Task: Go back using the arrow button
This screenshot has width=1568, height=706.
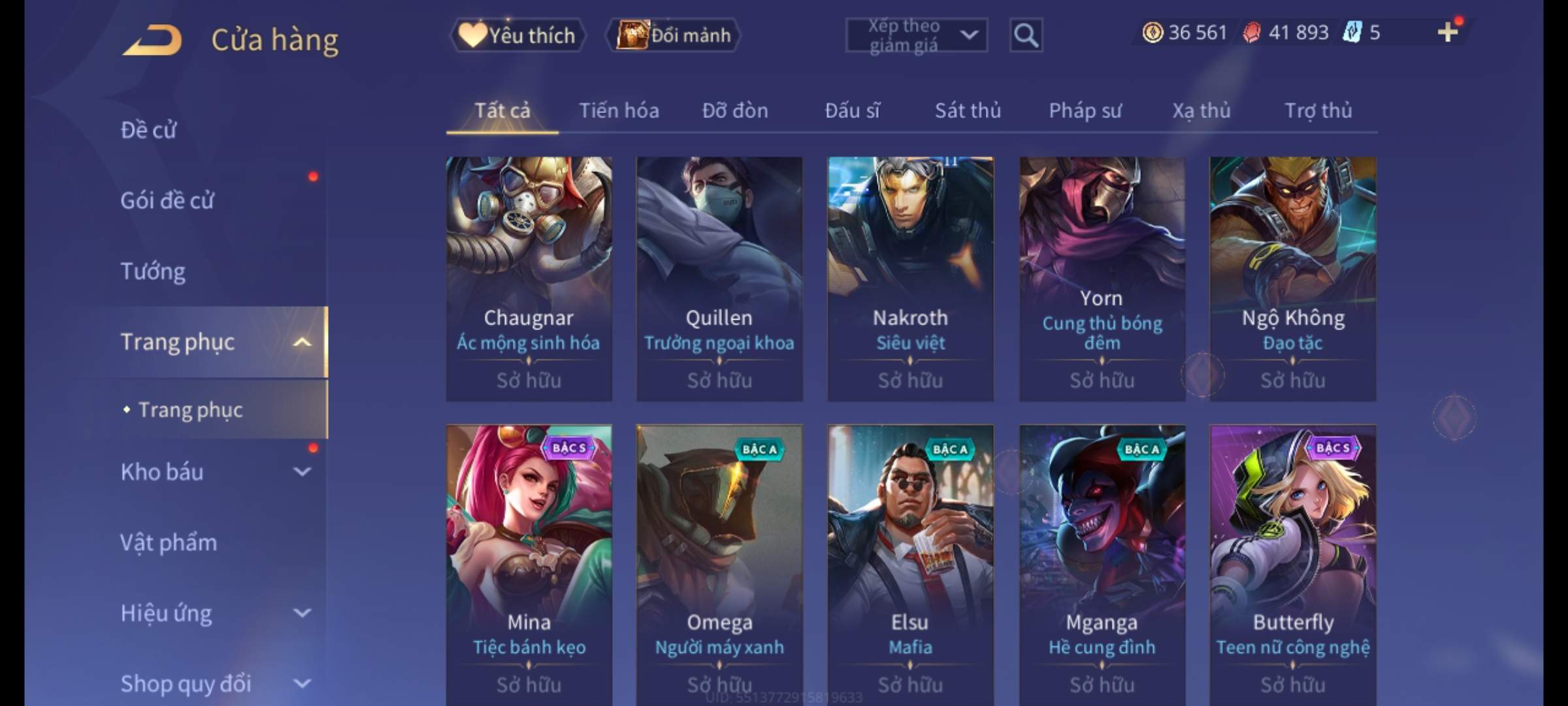Action: click(x=152, y=41)
